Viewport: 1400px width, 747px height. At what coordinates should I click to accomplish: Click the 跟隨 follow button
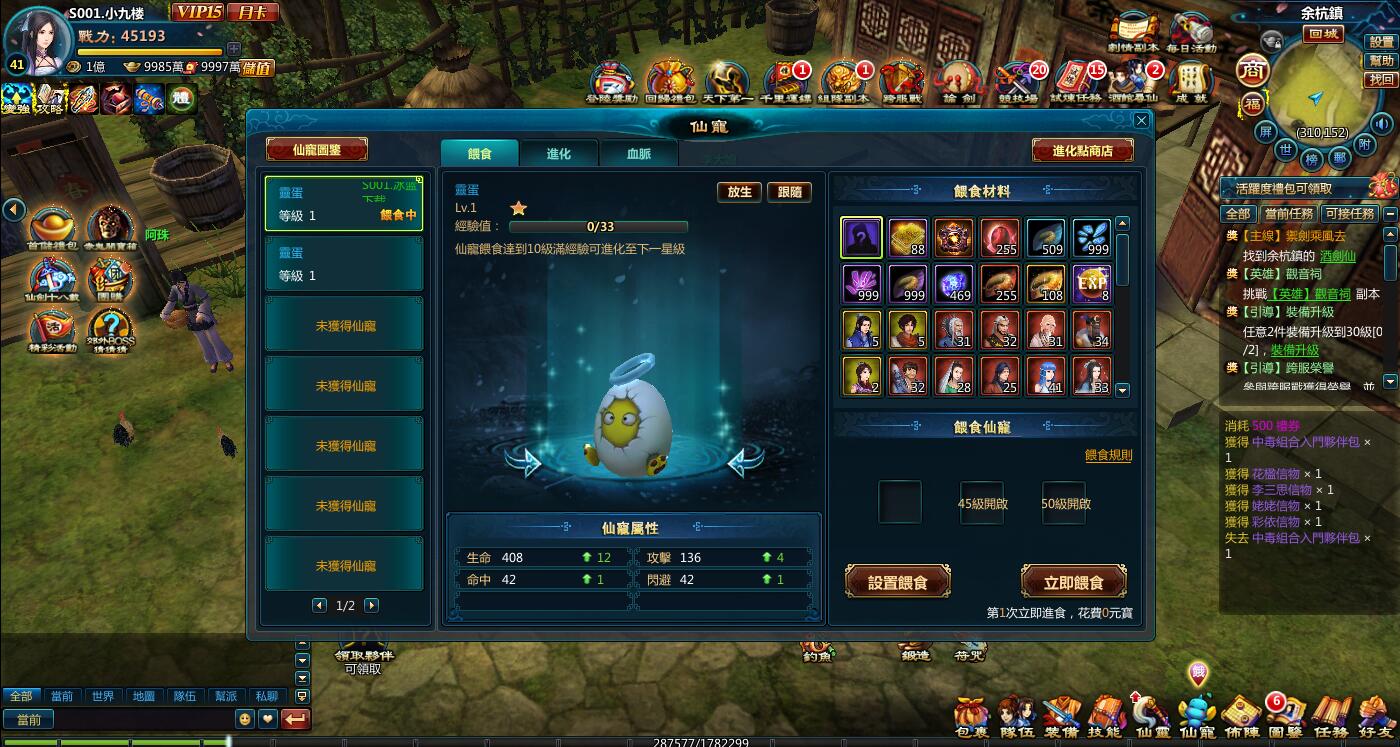coord(789,192)
